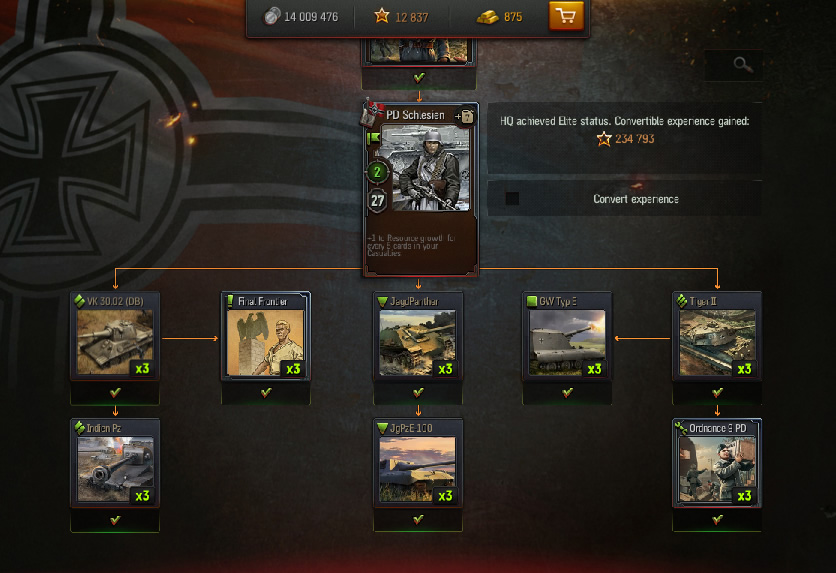836x573 pixels.
Task: Click the gold bars currency icon
Action: (486, 16)
